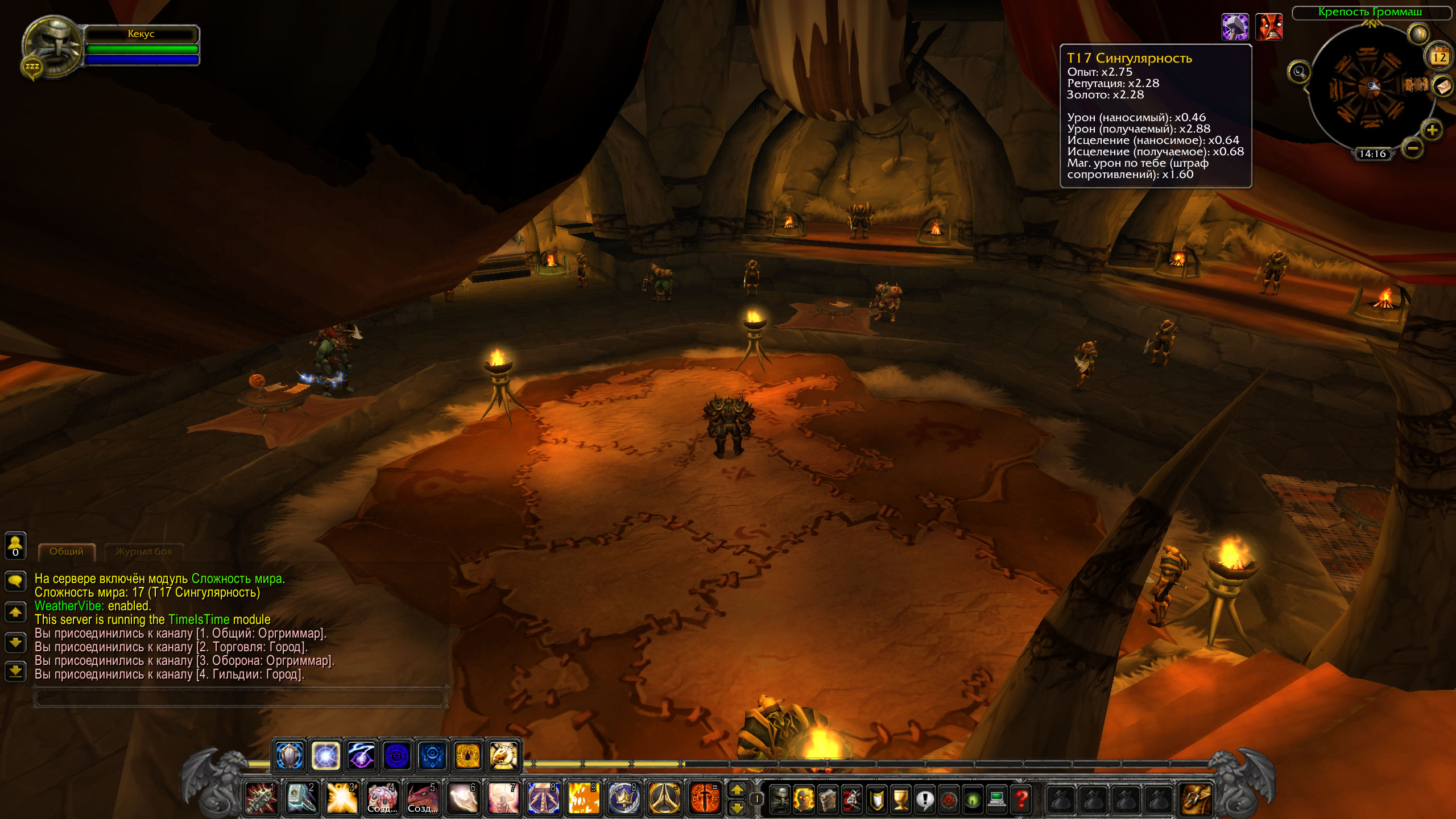Select the Общий chat tab
This screenshot has width=1456, height=819.
click(x=67, y=552)
